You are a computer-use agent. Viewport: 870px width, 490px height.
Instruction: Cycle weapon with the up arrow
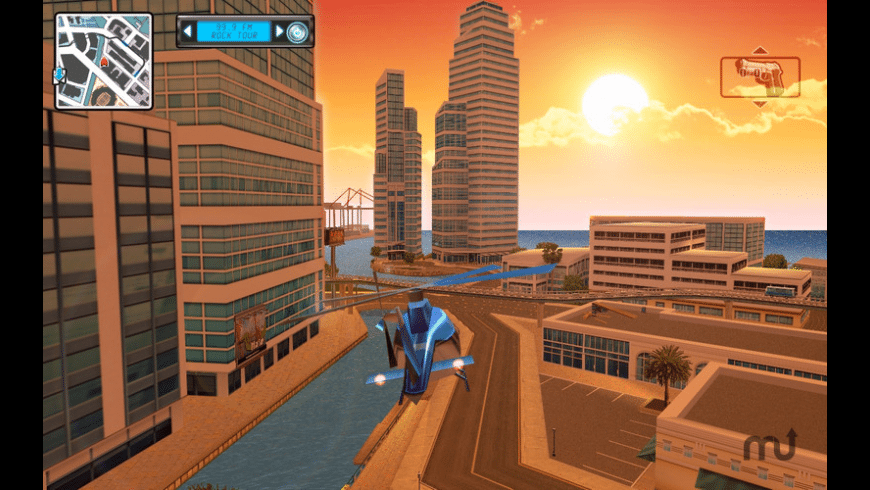[x=759, y=50]
